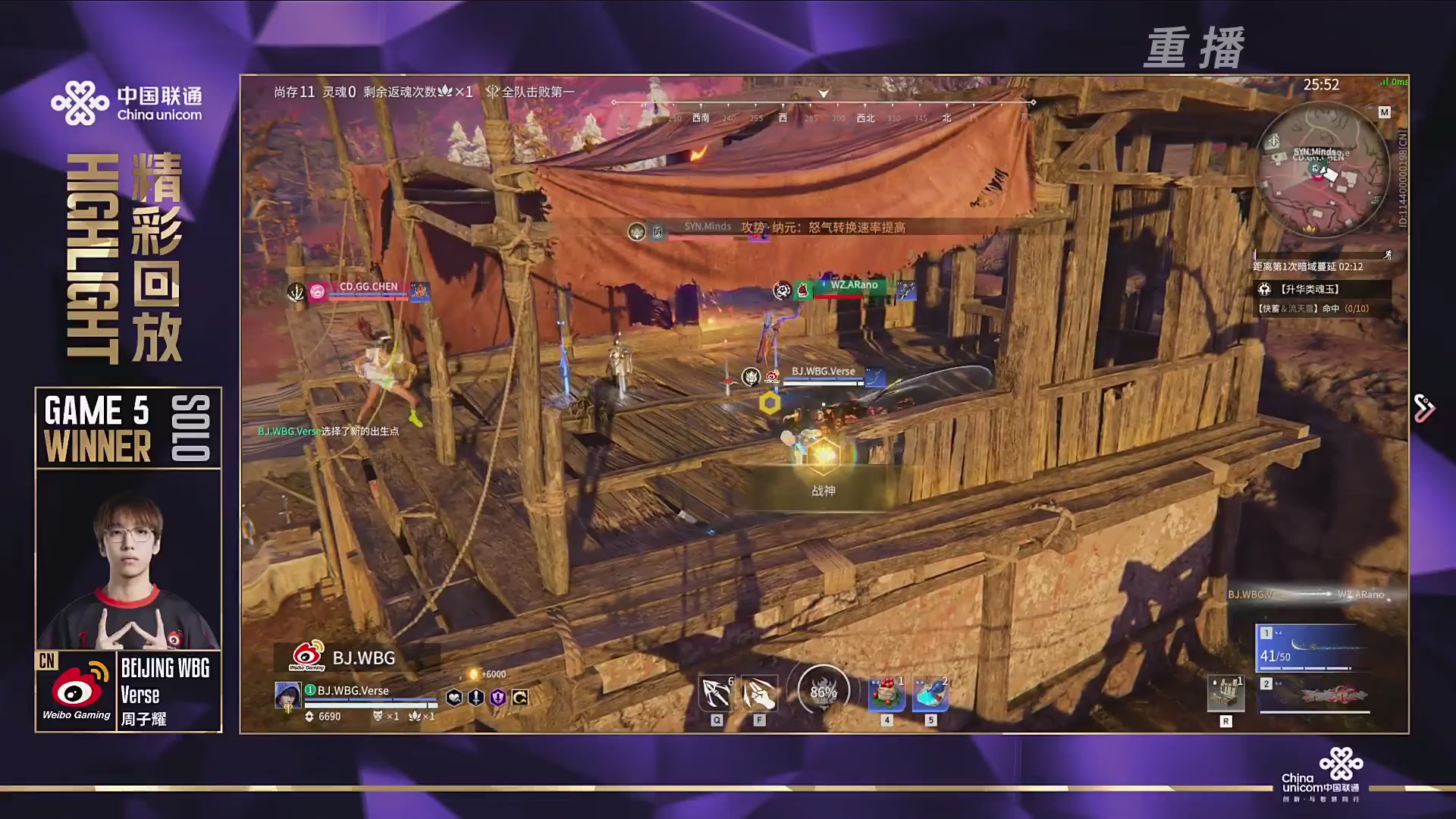The height and width of the screenshot is (819, 1456).
Task: Use the repair kit item slot
Action: coord(1225,693)
